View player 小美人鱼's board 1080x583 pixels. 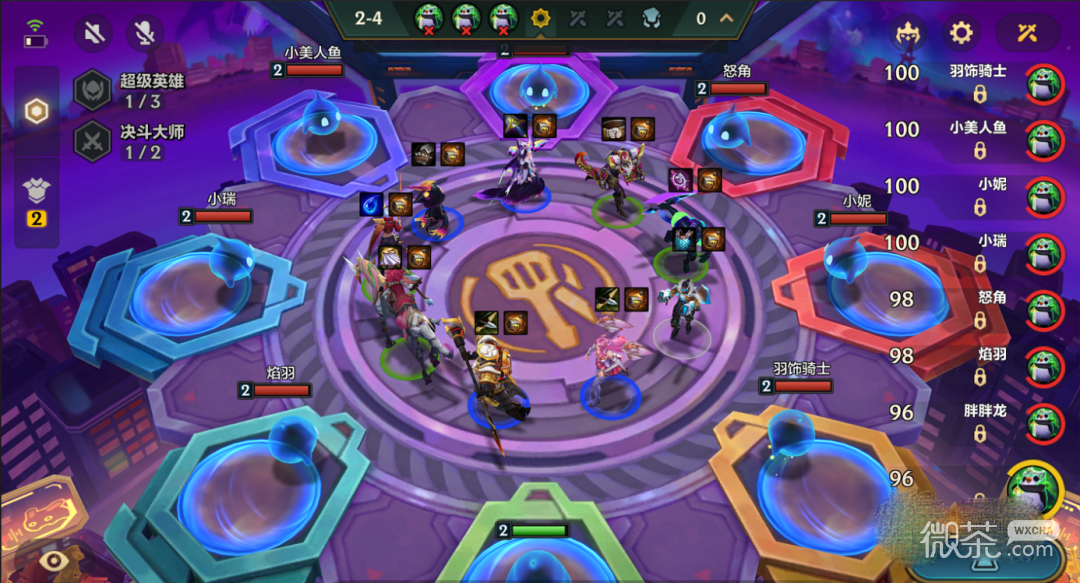pyautogui.click(x=1045, y=139)
